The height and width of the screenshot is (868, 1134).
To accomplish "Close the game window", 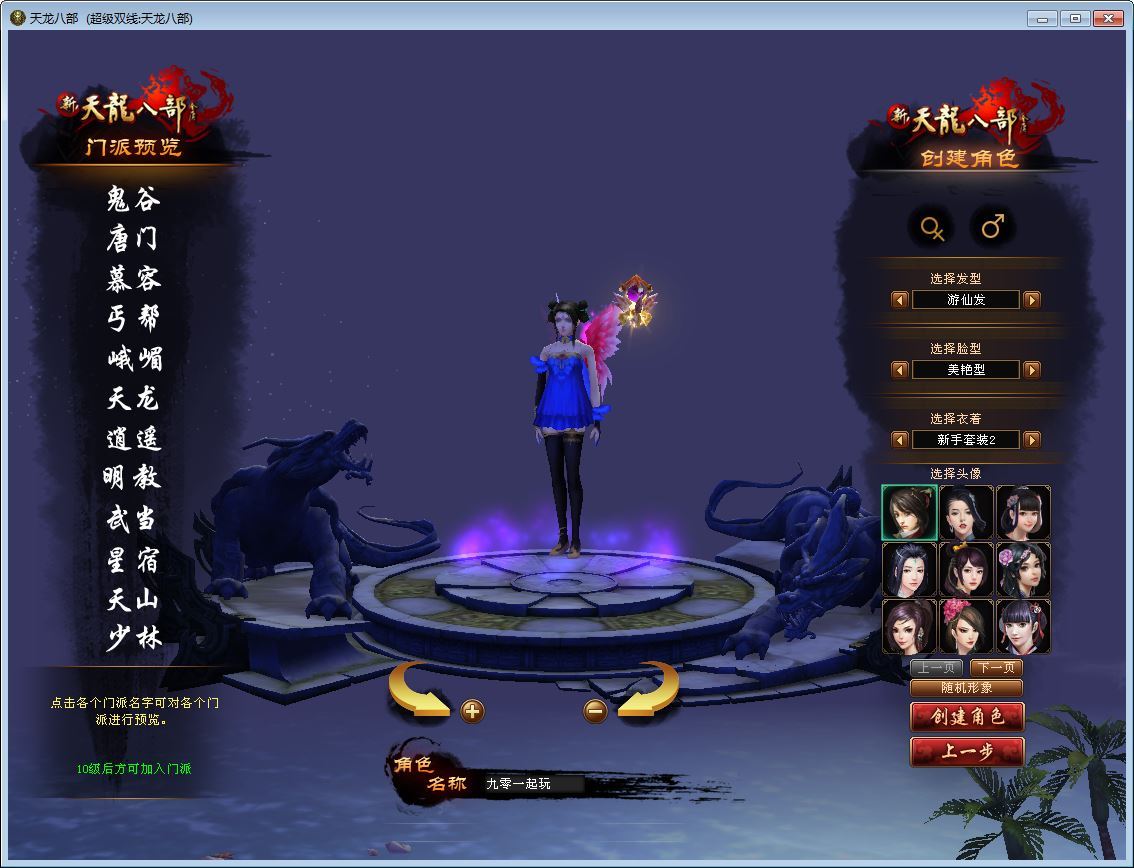I will click(x=1107, y=18).
